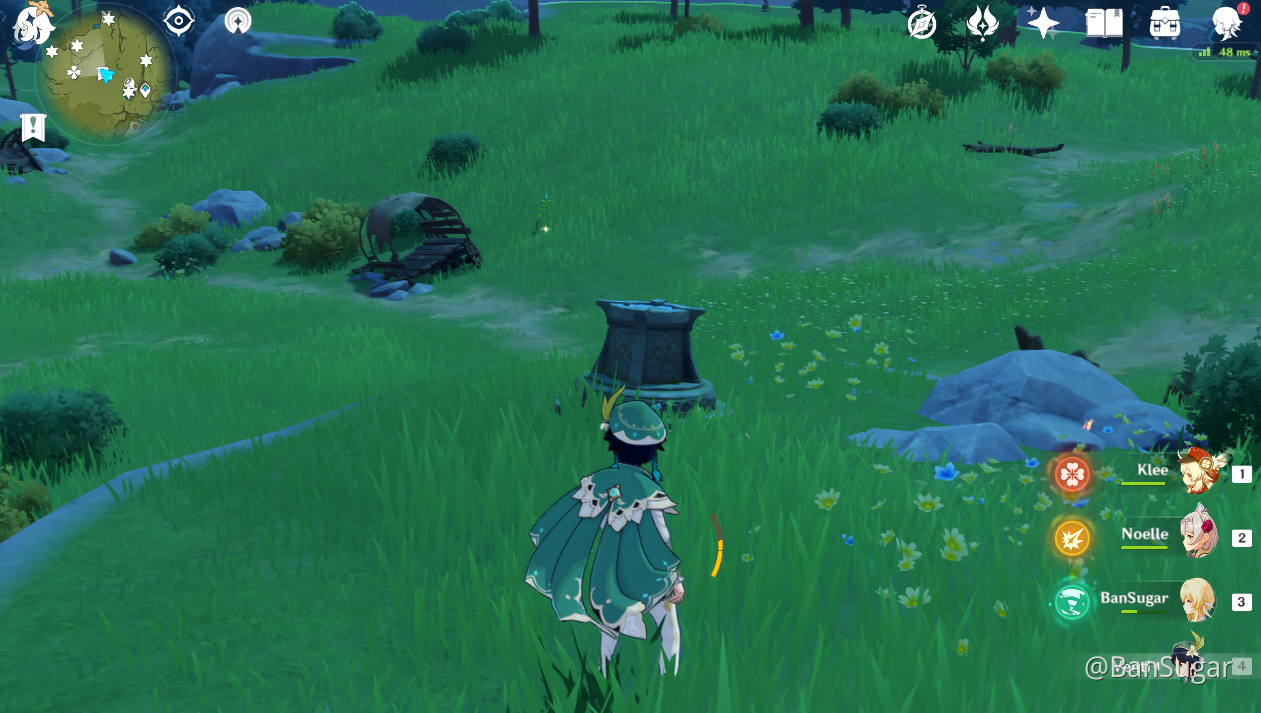Open the quest banner with exclamation mark
This screenshot has width=1261, height=713.
click(x=33, y=127)
